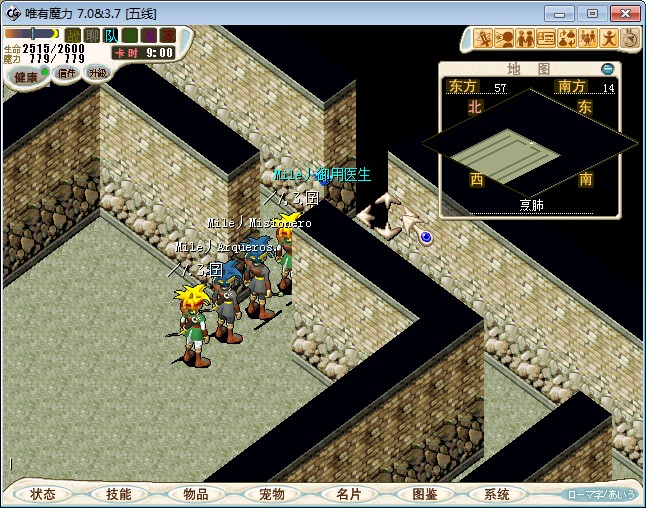The image size is (646, 508).
Task: Open the 系统 system menu
Action: [x=497, y=494]
